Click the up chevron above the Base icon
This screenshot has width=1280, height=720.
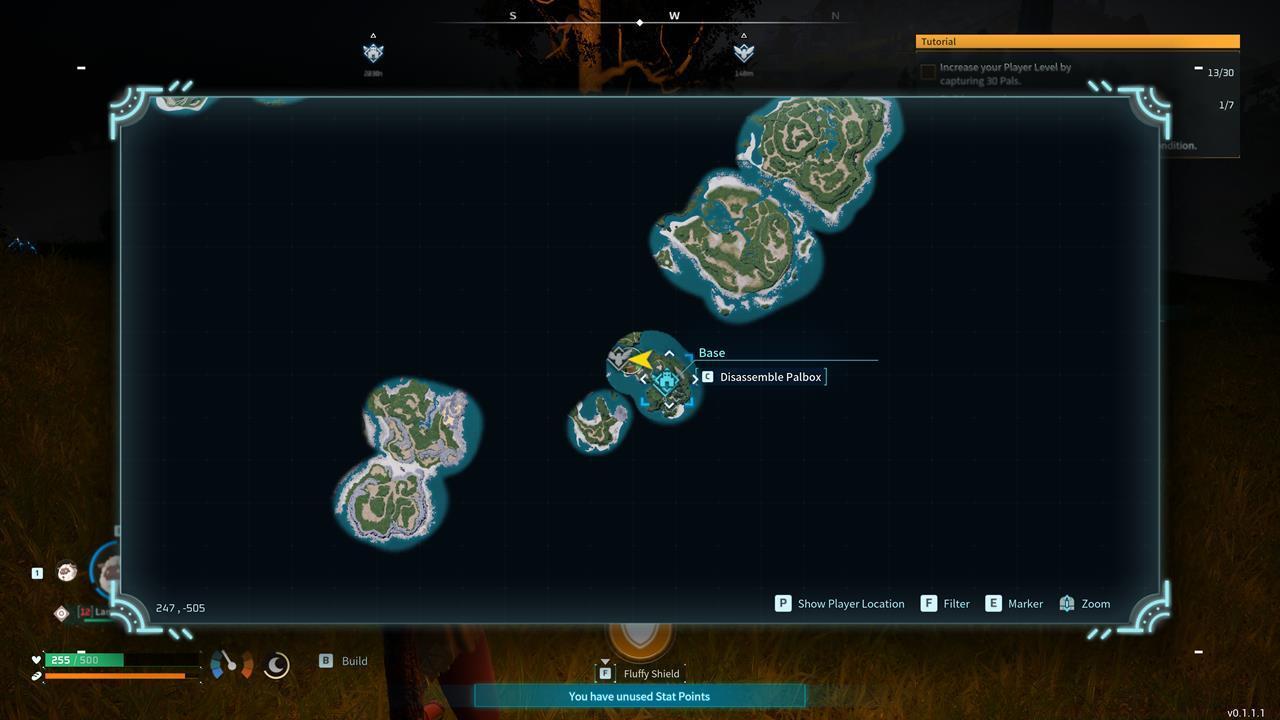point(668,353)
